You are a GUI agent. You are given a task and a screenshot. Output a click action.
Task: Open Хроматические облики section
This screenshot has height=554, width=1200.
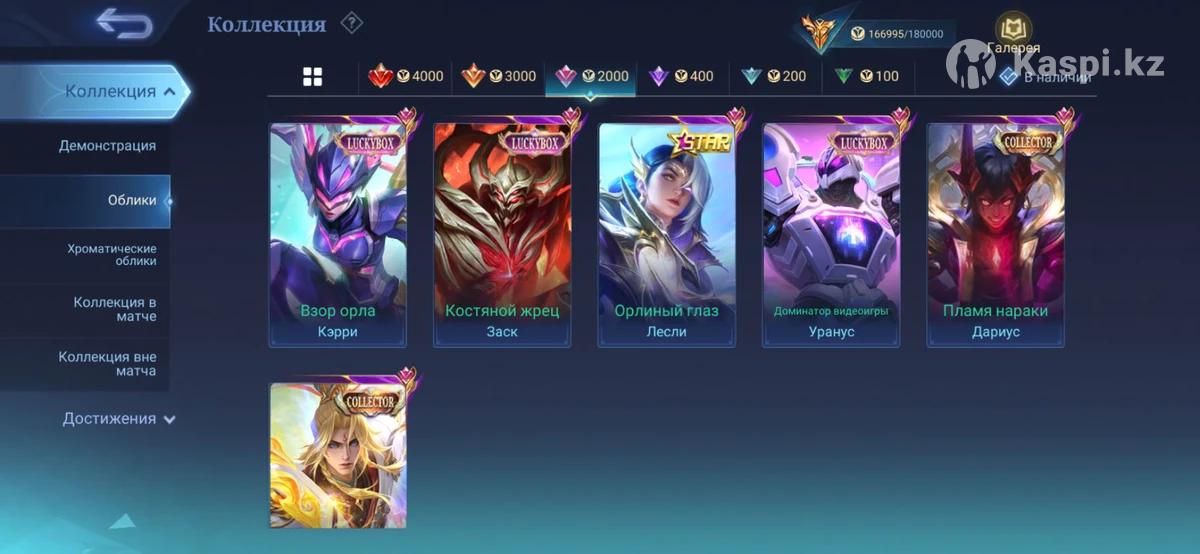tap(112, 254)
